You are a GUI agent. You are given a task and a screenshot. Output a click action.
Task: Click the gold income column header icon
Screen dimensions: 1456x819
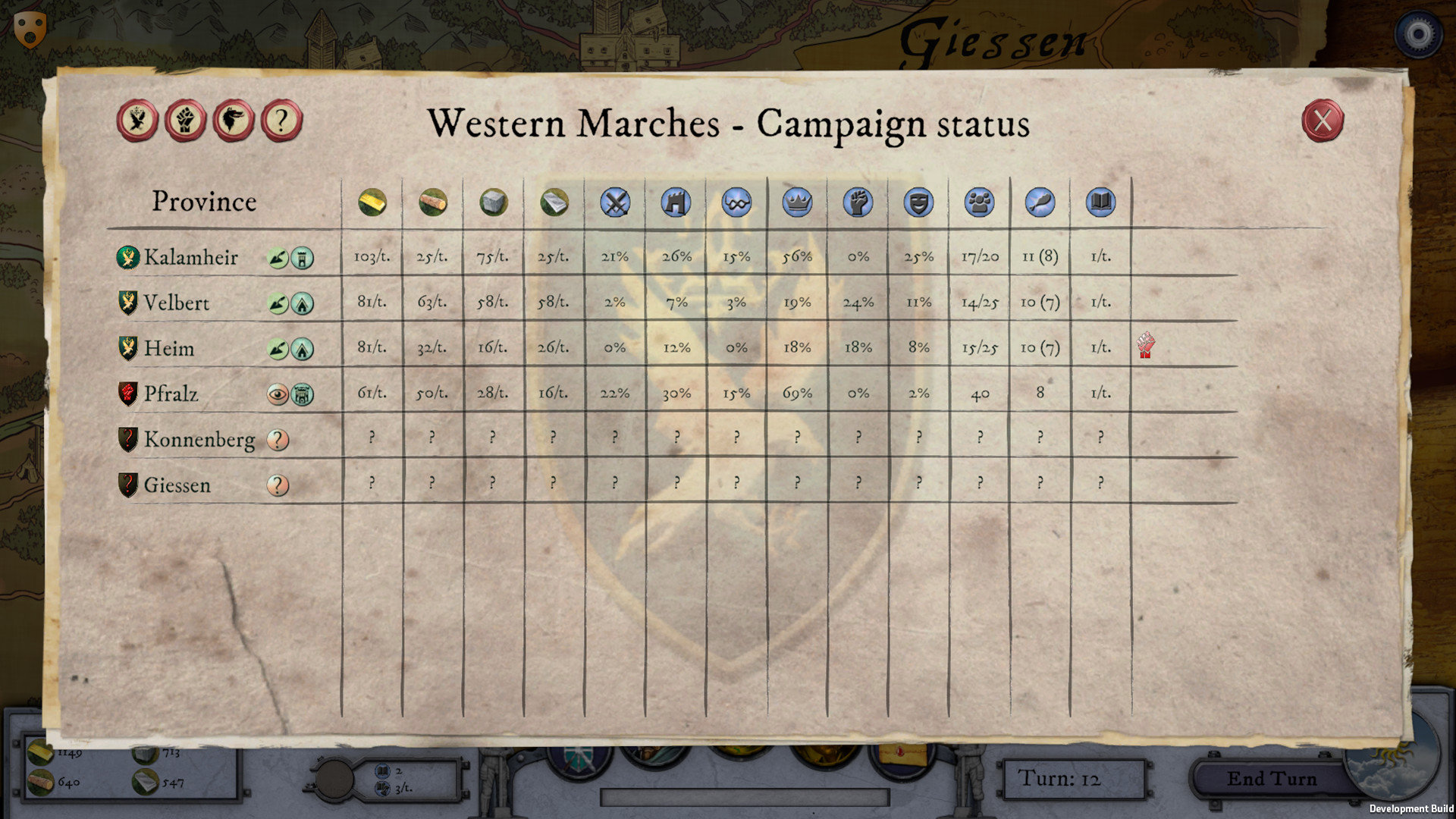click(372, 202)
